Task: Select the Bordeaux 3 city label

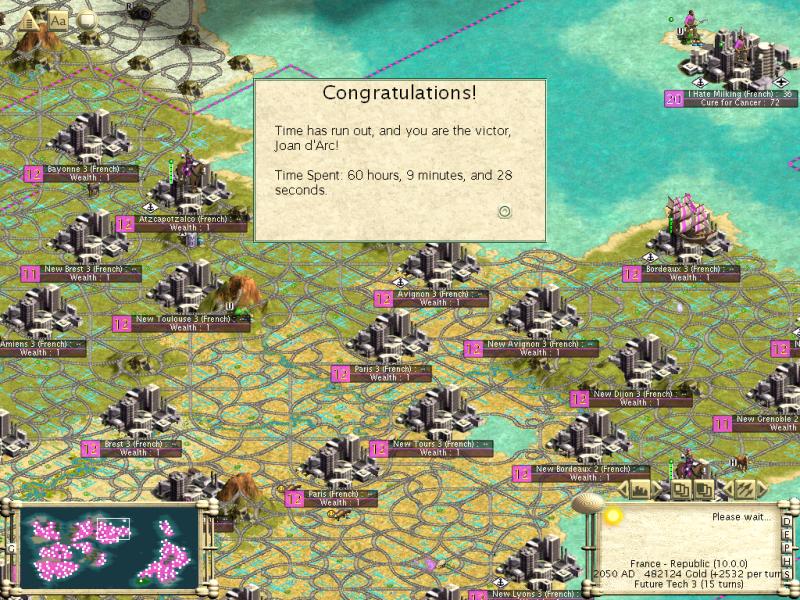Action: click(x=683, y=270)
